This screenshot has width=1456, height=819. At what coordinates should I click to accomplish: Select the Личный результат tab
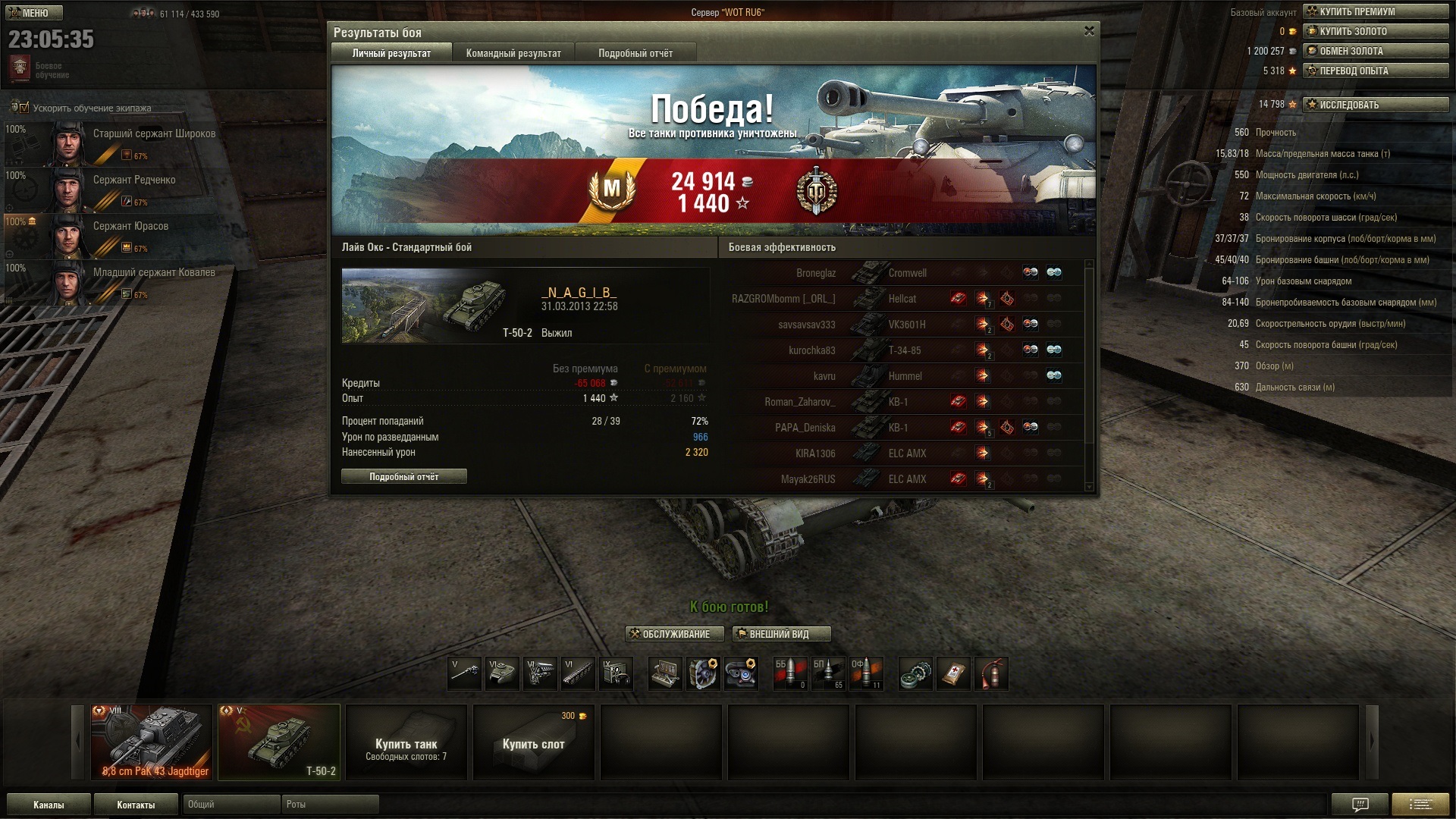(391, 53)
